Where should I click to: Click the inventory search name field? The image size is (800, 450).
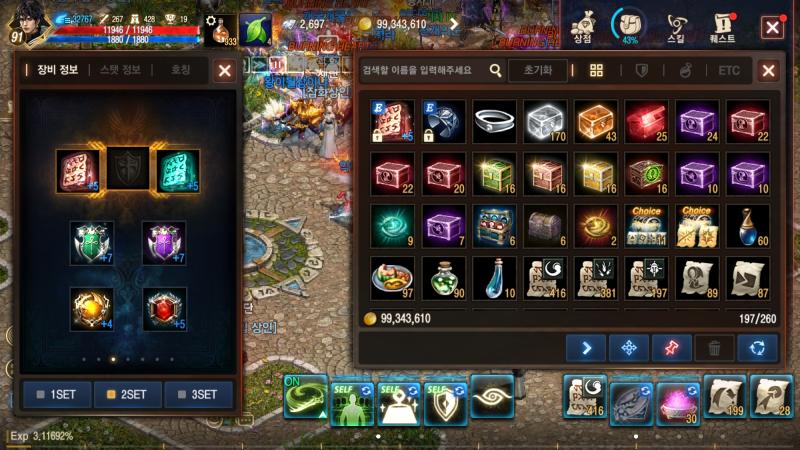424,70
